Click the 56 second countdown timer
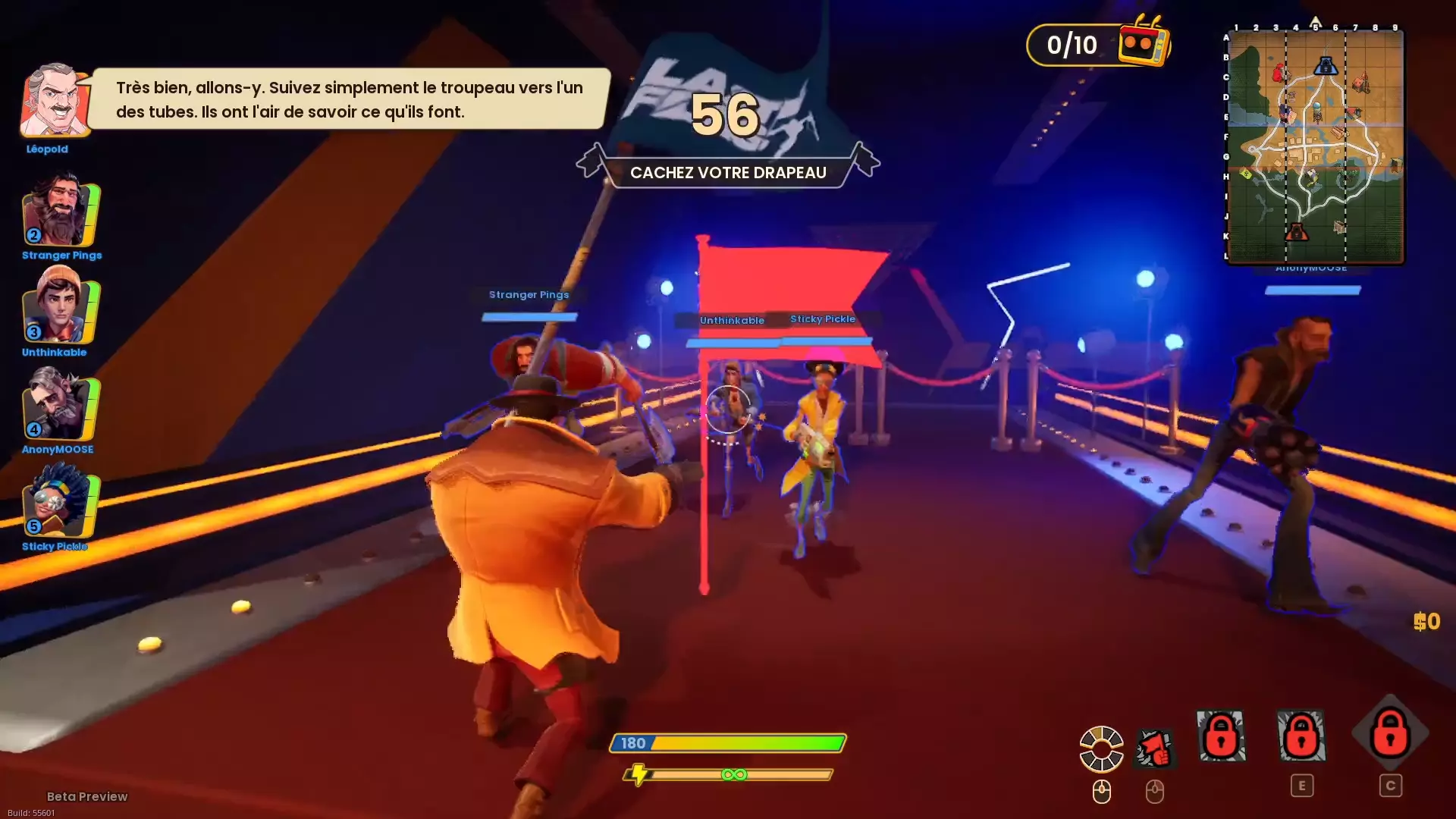 coord(727,115)
